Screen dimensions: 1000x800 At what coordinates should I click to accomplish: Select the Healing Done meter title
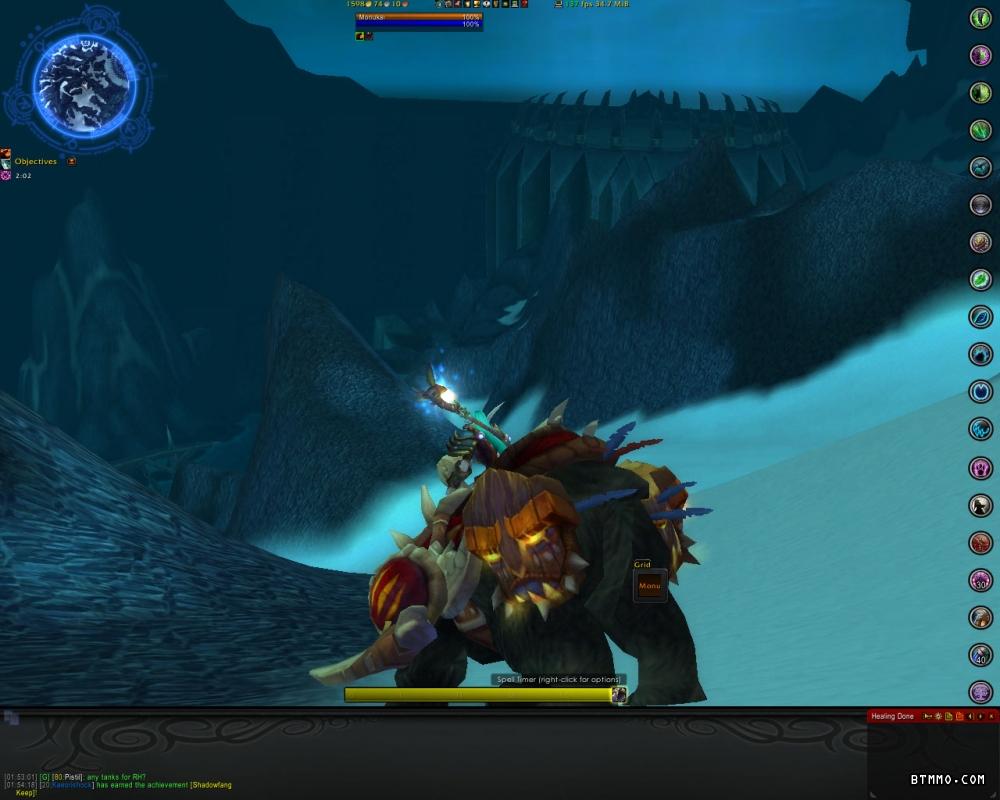point(892,716)
